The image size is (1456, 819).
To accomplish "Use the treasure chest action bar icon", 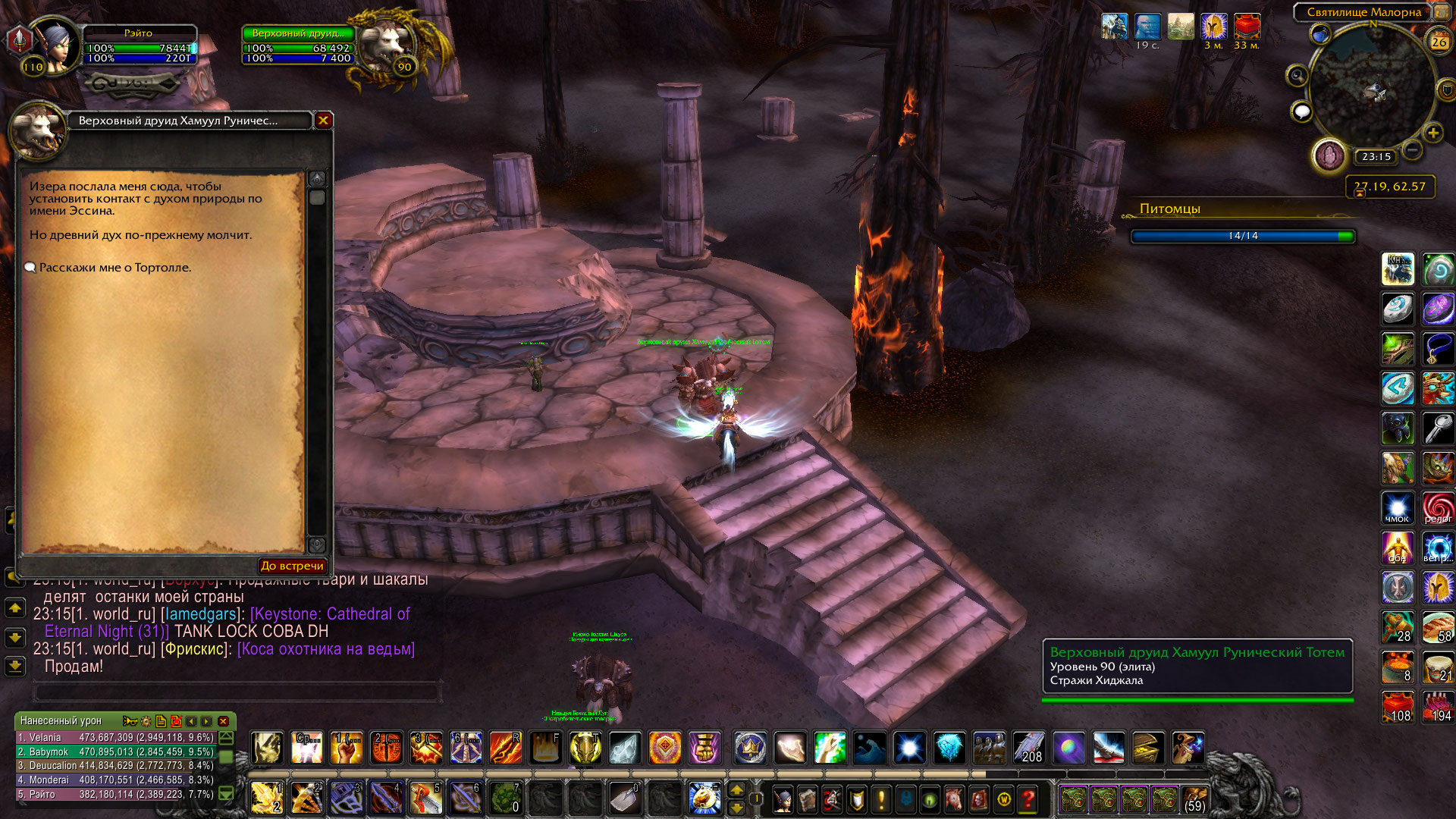I will pos(1148,748).
